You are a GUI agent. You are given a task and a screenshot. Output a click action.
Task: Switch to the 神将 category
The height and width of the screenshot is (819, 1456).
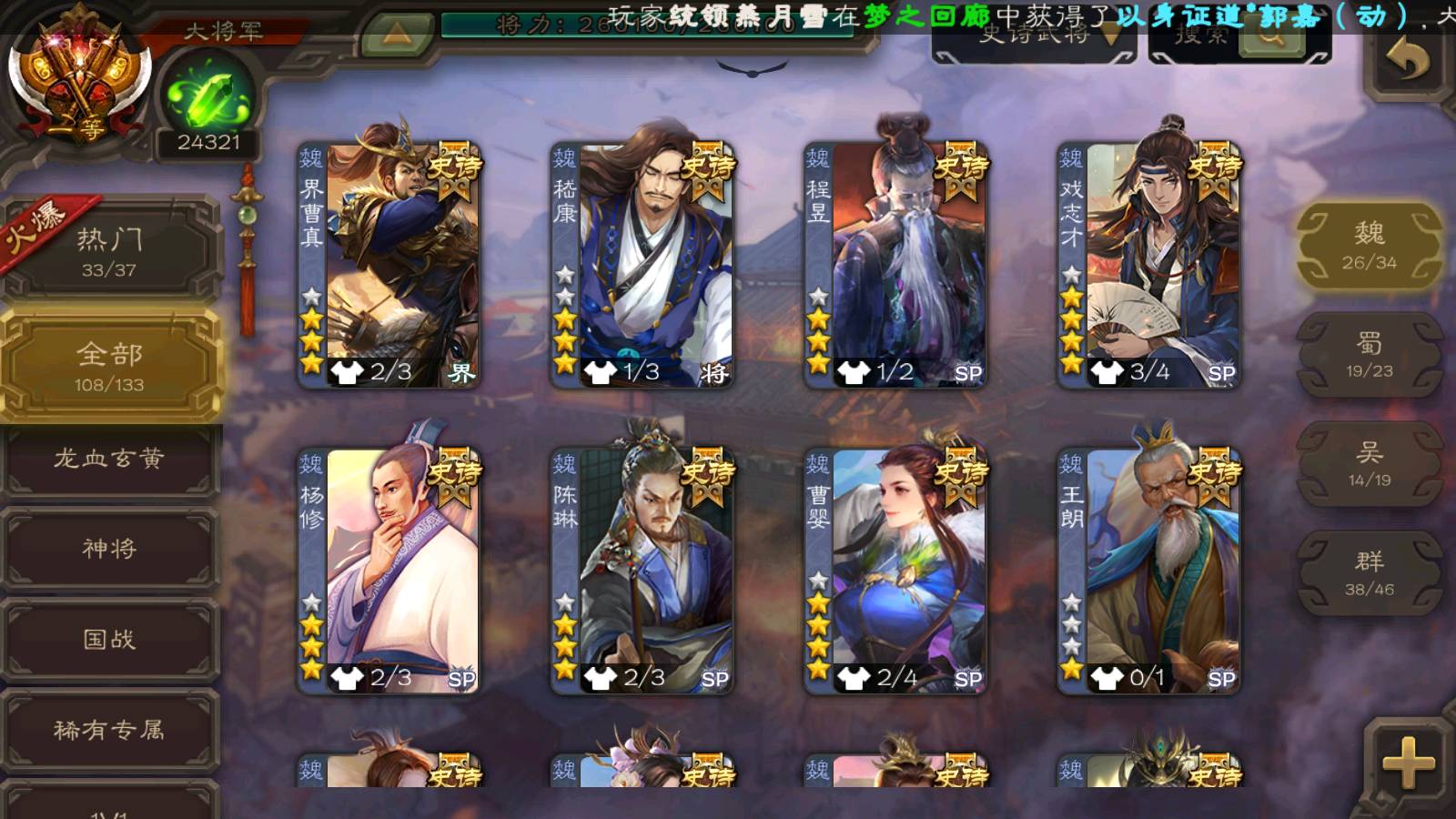click(109, 548)
